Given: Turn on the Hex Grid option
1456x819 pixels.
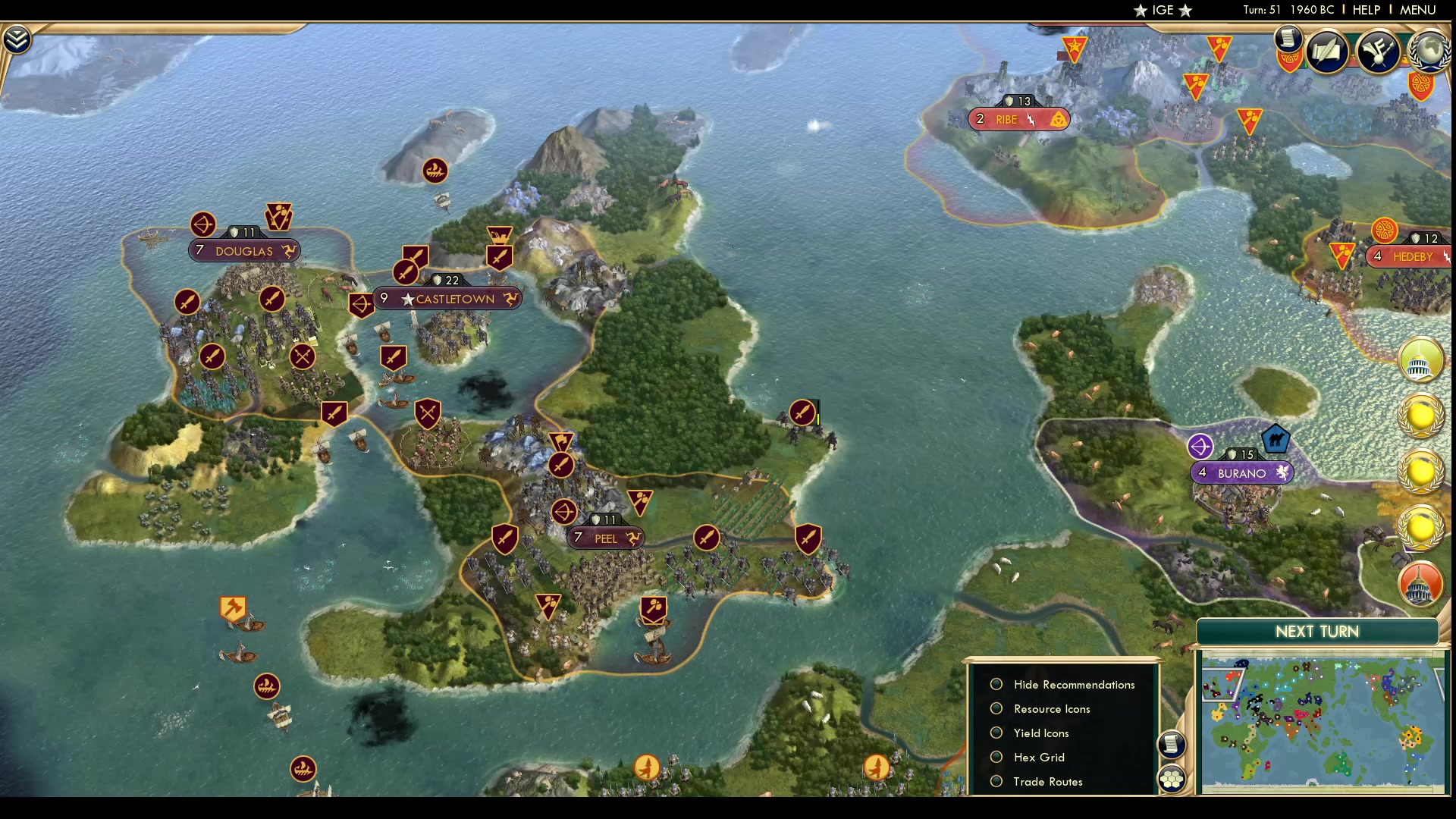Looking at the screenshot, I should point(996,757).
